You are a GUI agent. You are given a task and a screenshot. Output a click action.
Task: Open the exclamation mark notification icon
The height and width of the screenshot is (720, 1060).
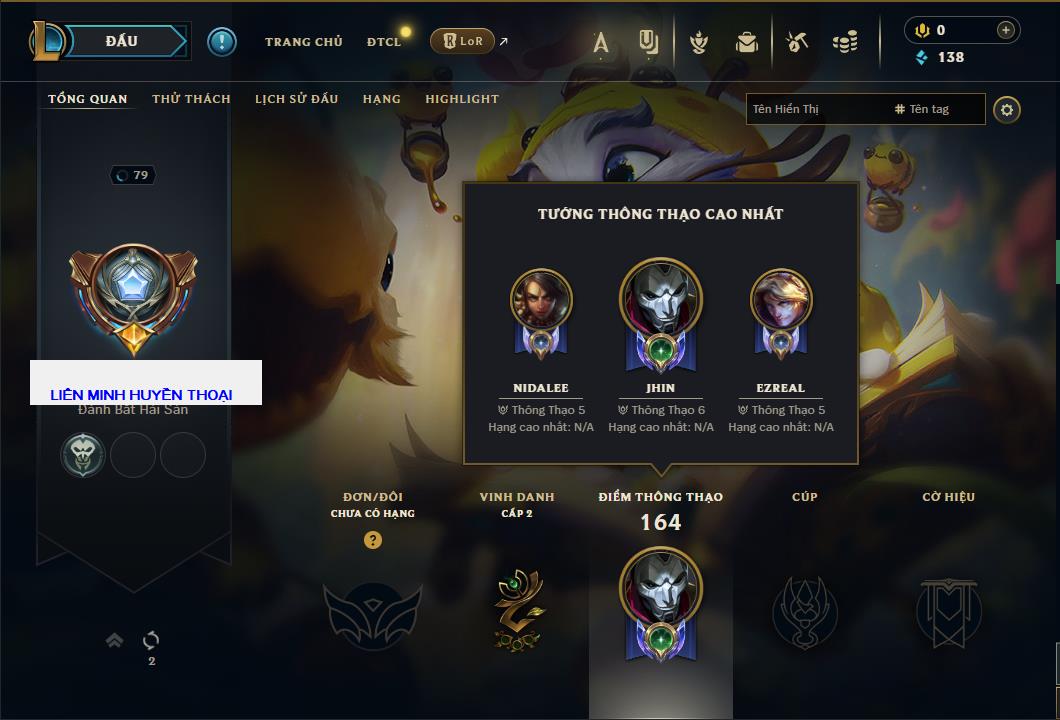coord(221,41)
